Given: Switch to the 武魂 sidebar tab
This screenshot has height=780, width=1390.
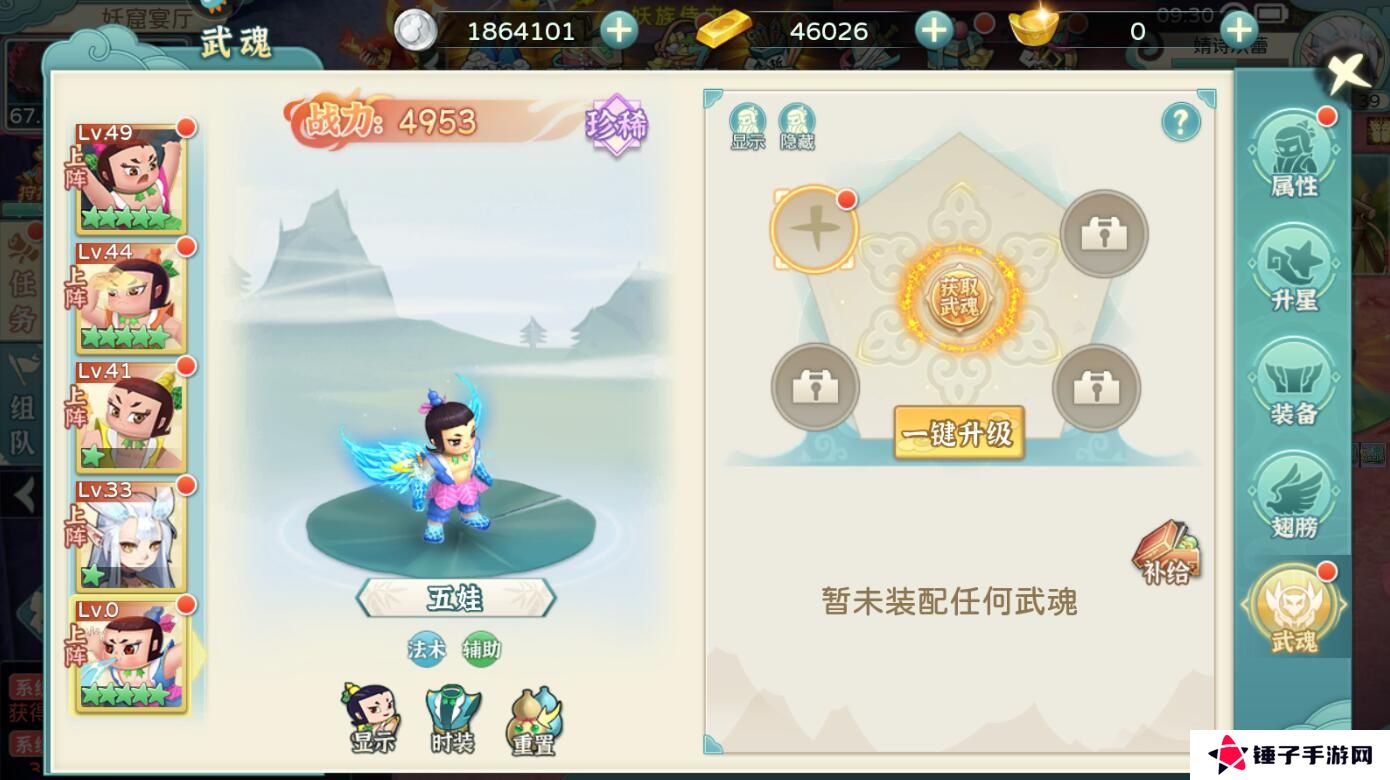Looking at the screenshot, I should coord(1295,607).
